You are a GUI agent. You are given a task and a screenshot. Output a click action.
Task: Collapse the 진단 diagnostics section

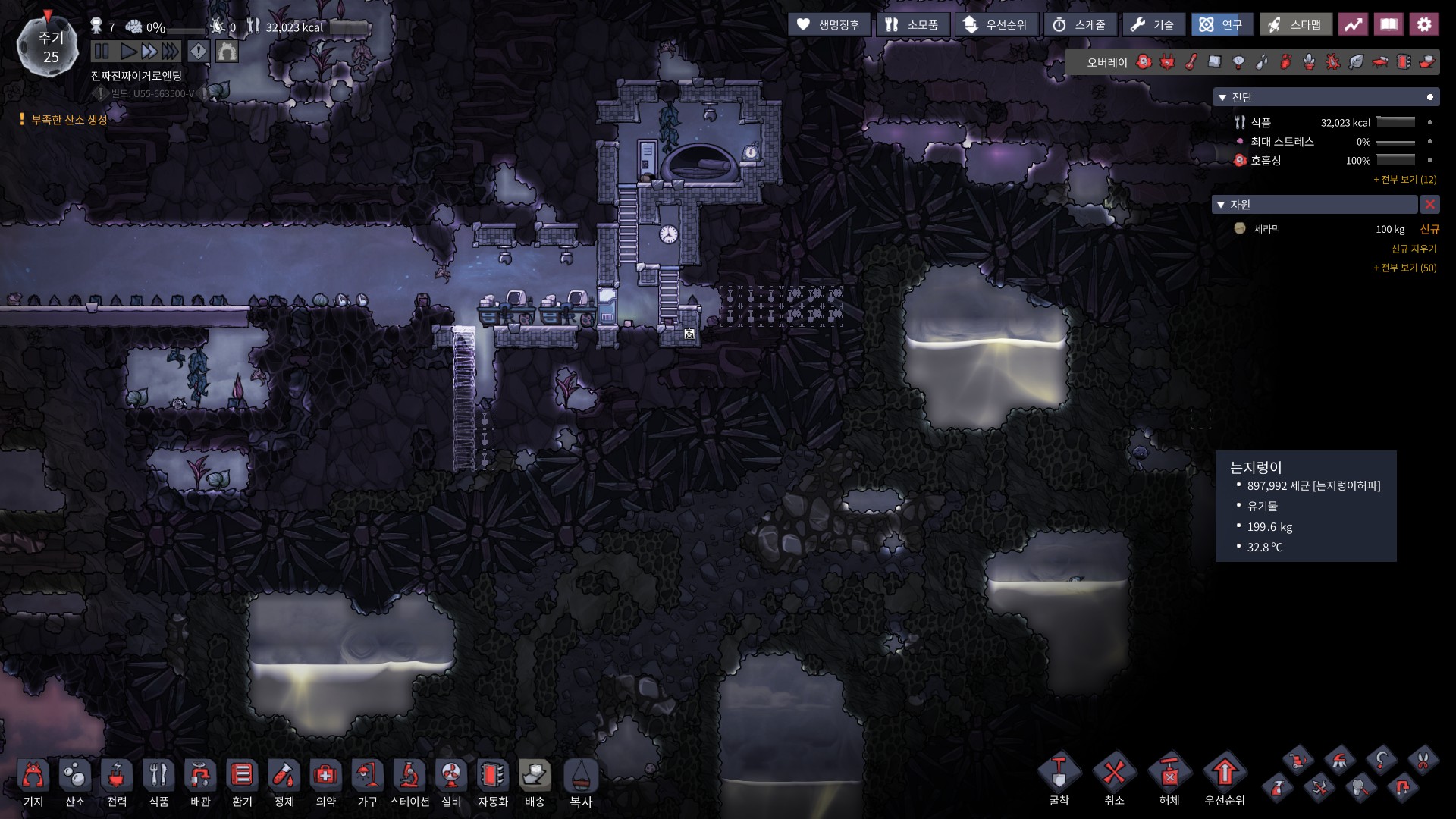click(1222, 98)
